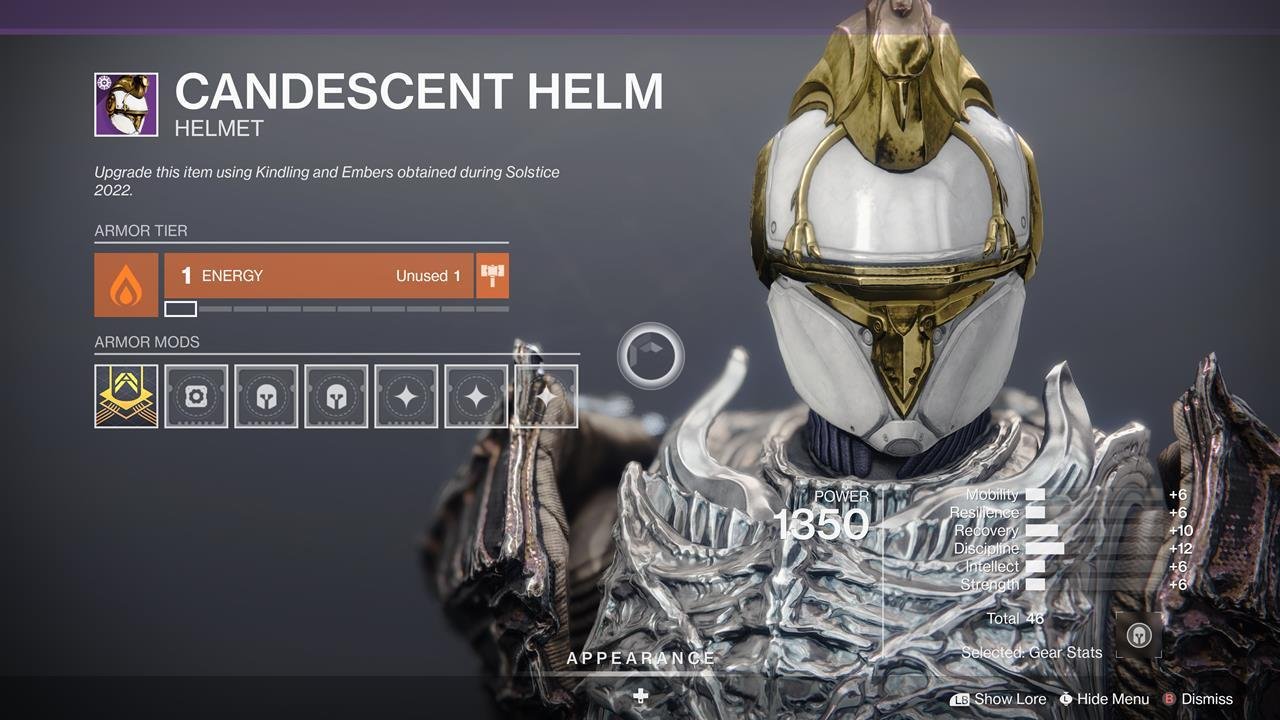Click the orange hammer upgrade energy button
Screen dimensions: 1280x720
click(492, 276)
